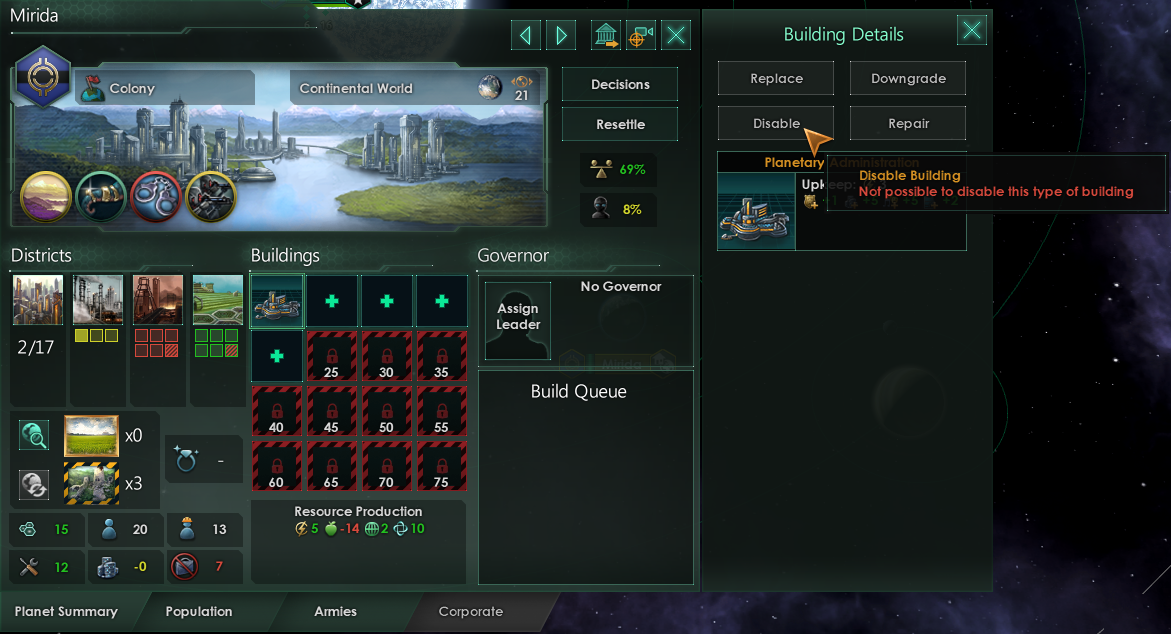Downgrade the Planetary Administration building
This screenshot has width=1171, height=634.
tap(908, 79)
